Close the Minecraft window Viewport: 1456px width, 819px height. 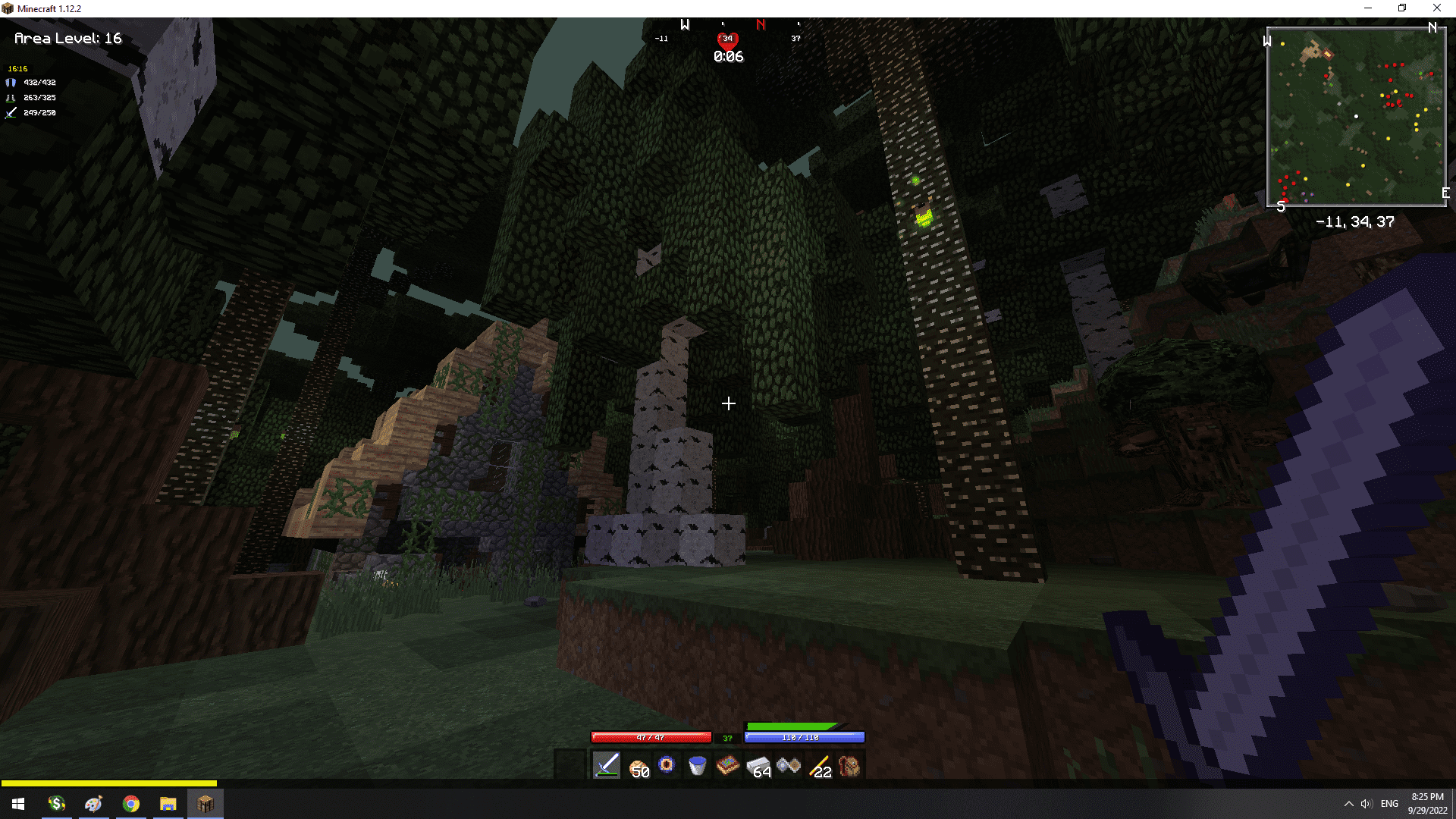point(1436,8)
